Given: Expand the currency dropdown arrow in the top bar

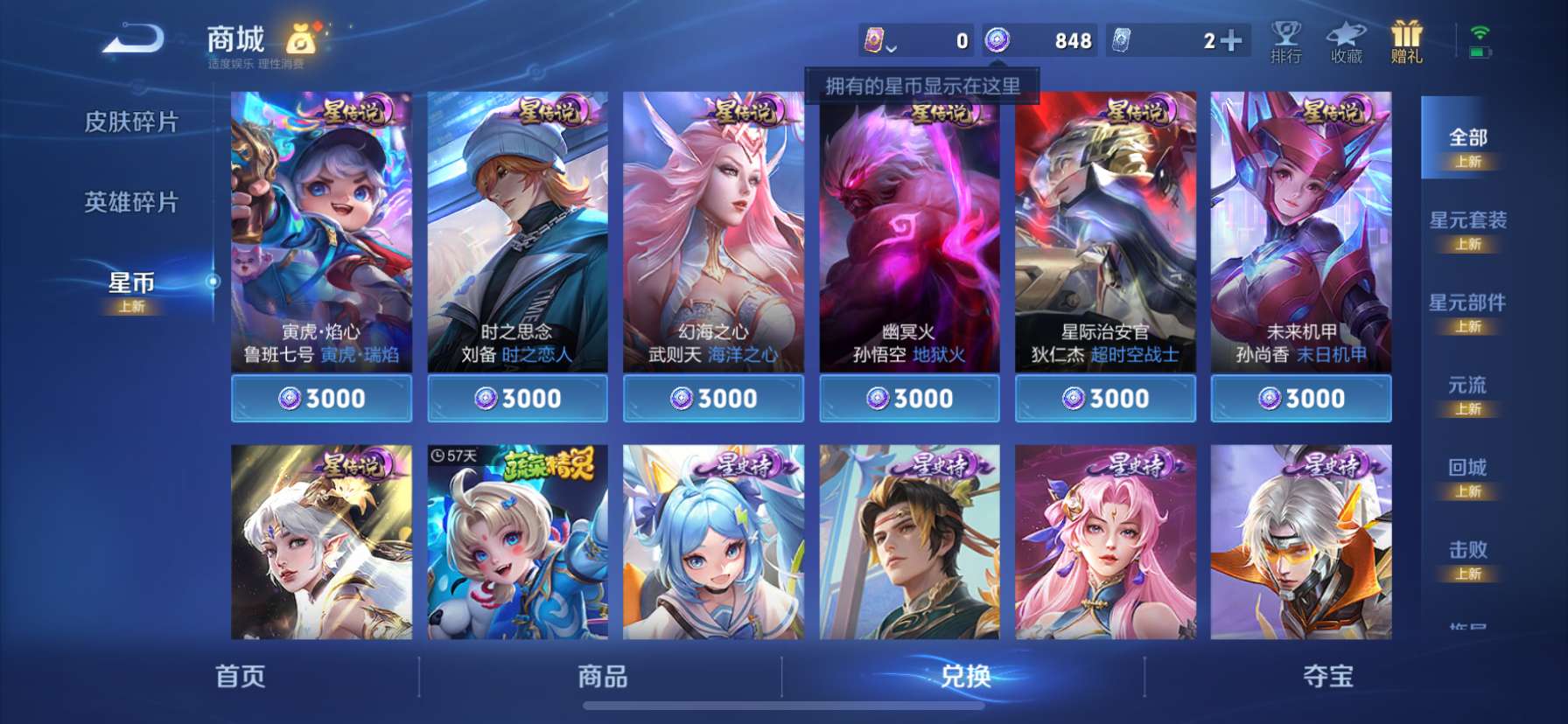Looking at the screenshot, I should click(892, 46).
